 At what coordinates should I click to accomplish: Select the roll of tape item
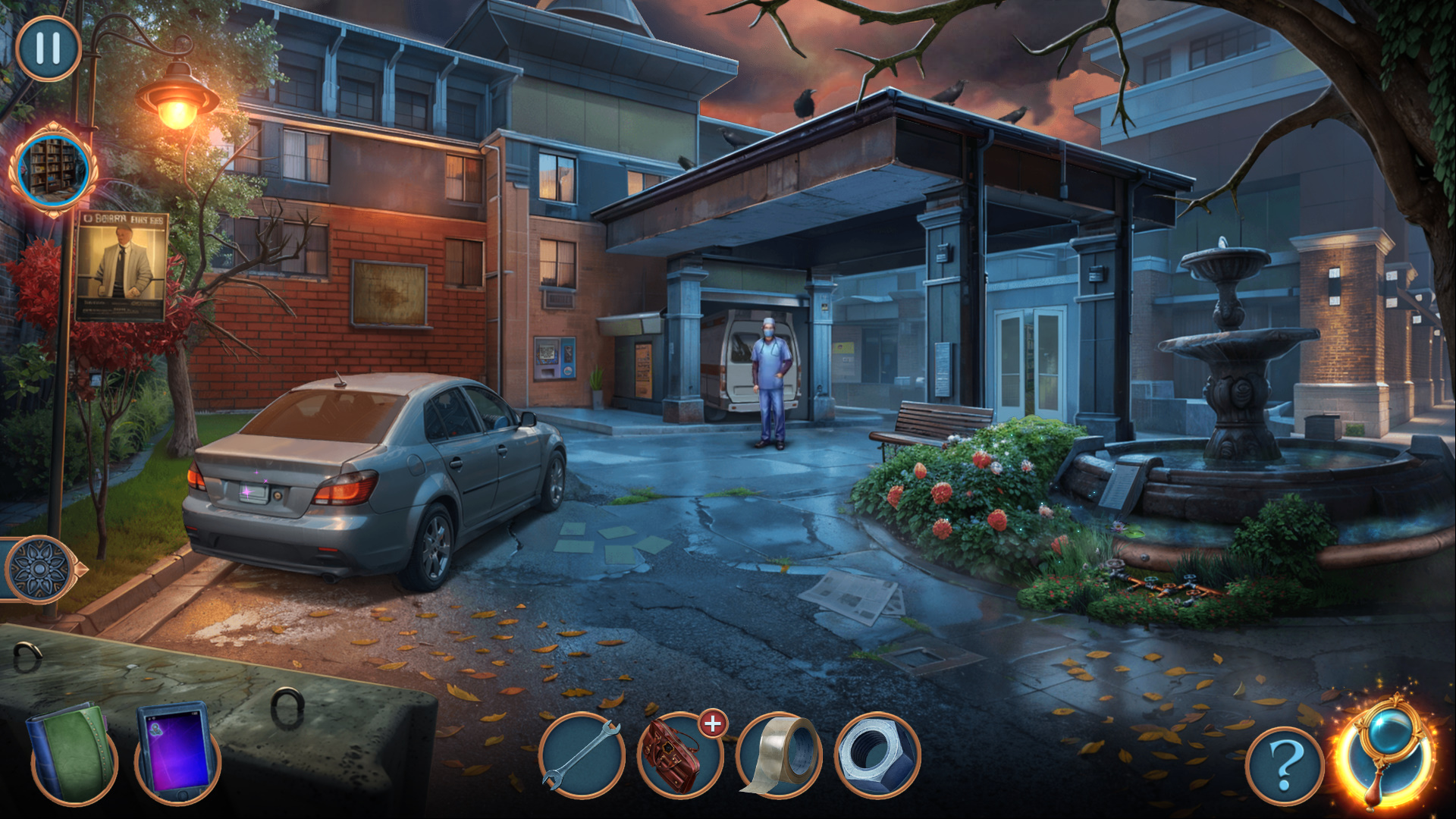click(780, 755)
